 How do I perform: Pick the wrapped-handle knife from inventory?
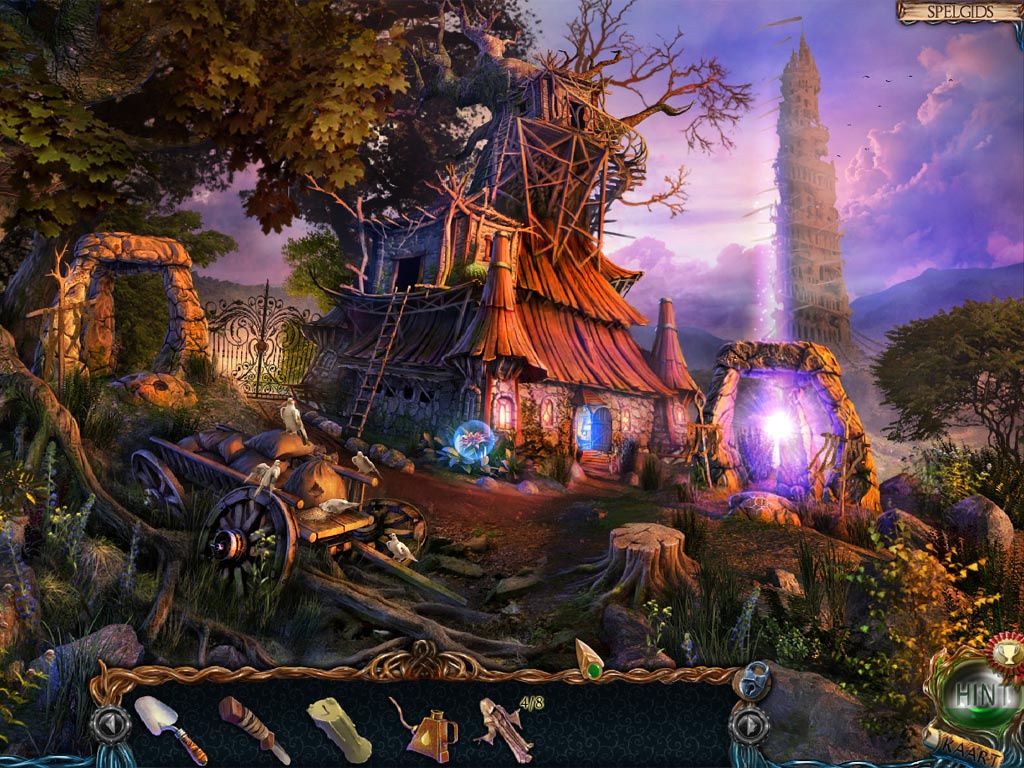tap(252, 727)
